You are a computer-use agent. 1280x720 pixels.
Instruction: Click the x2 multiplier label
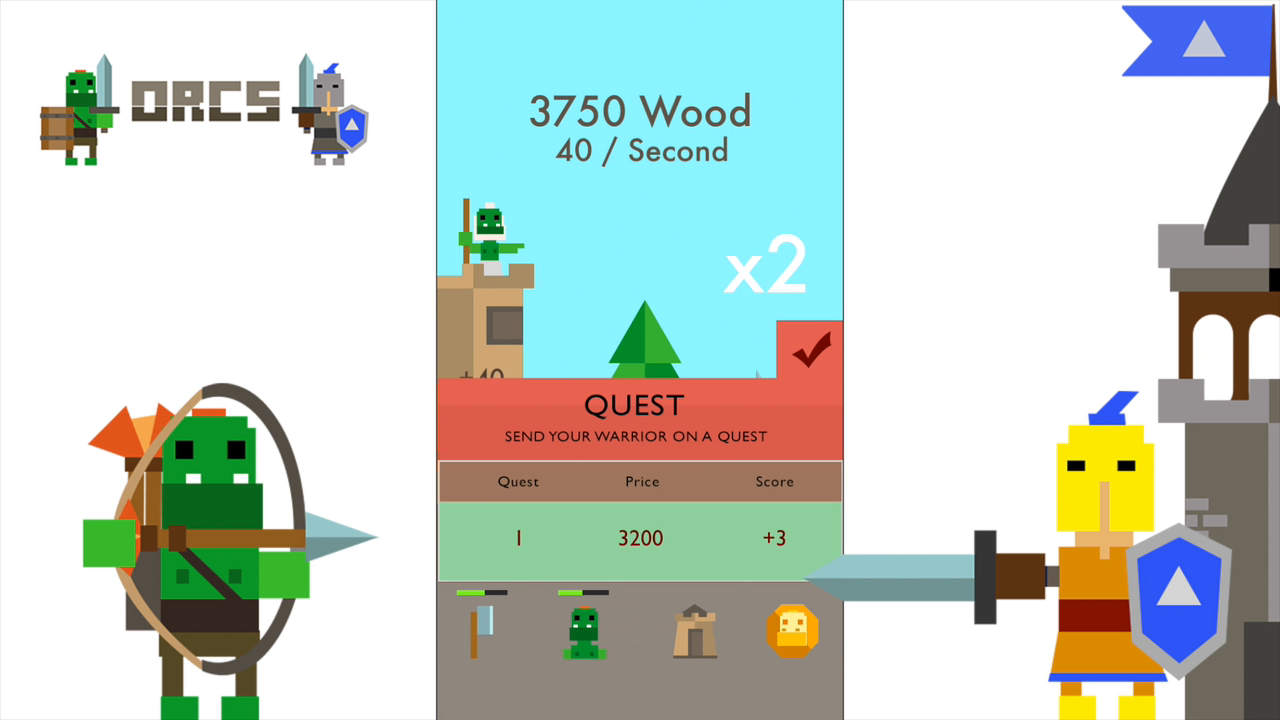click(x=766, y=264)
